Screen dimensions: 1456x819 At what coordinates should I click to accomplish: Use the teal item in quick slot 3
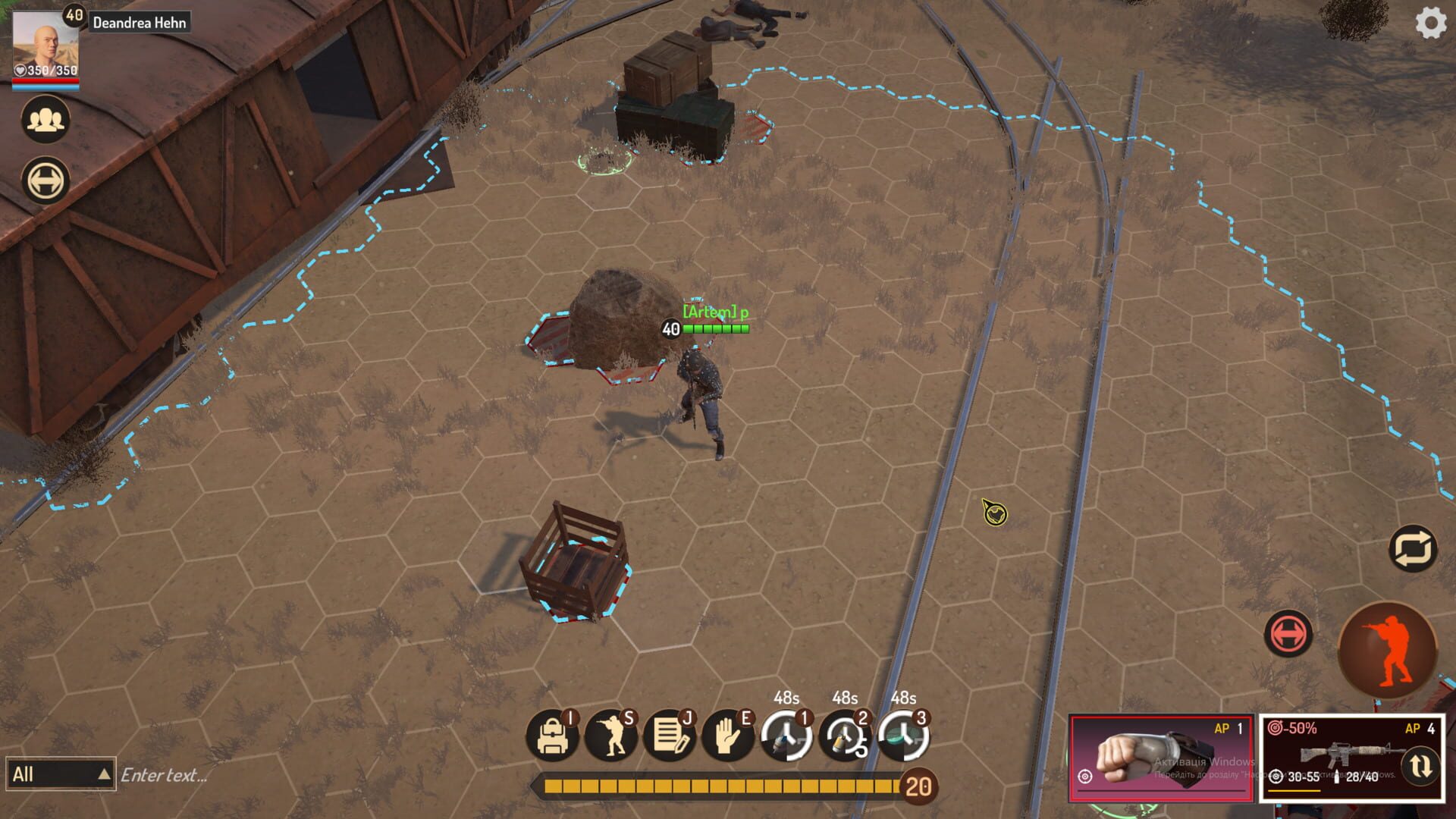[x=902, y=736]
